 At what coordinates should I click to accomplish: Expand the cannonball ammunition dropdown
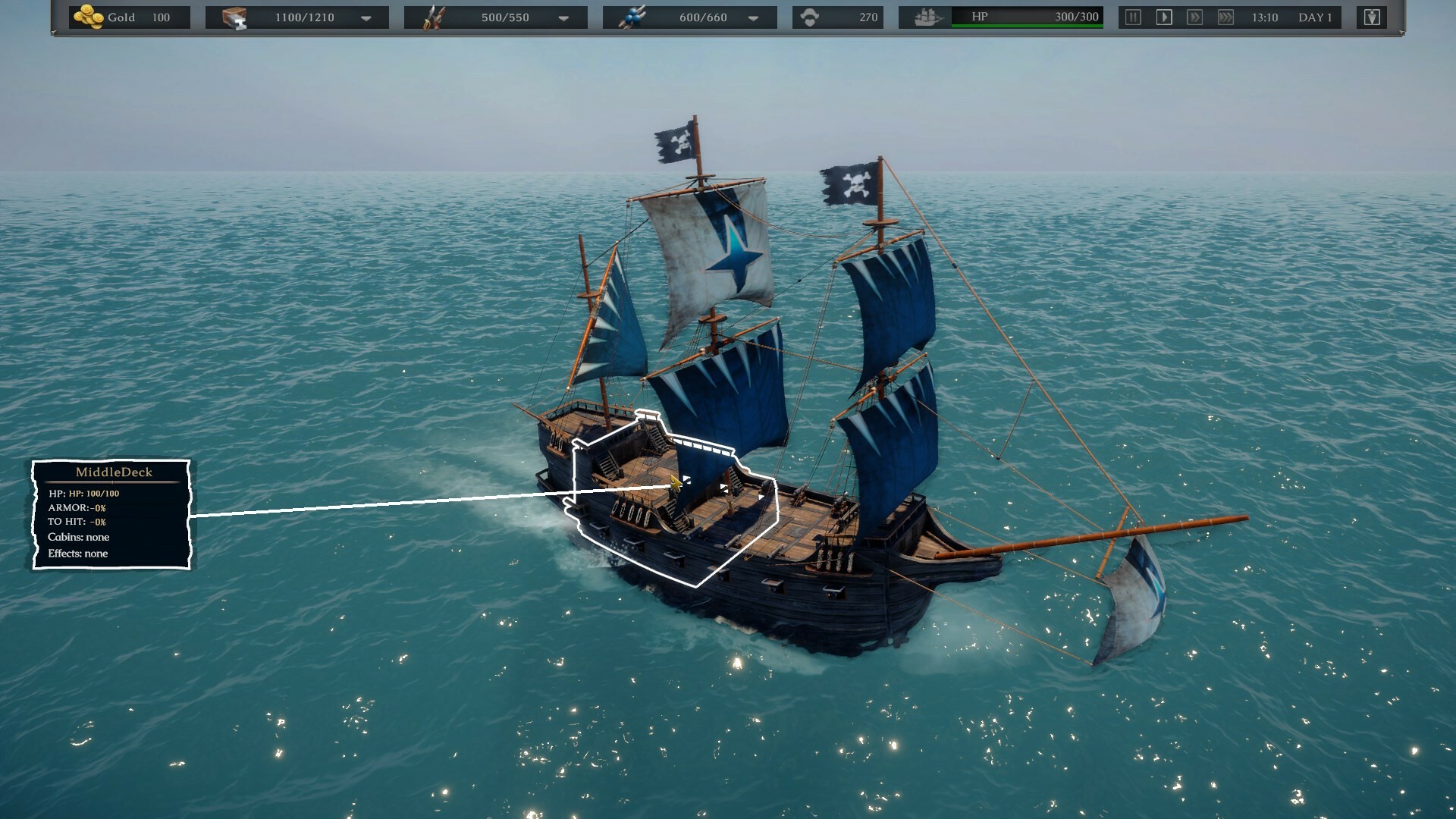point(753,18)
